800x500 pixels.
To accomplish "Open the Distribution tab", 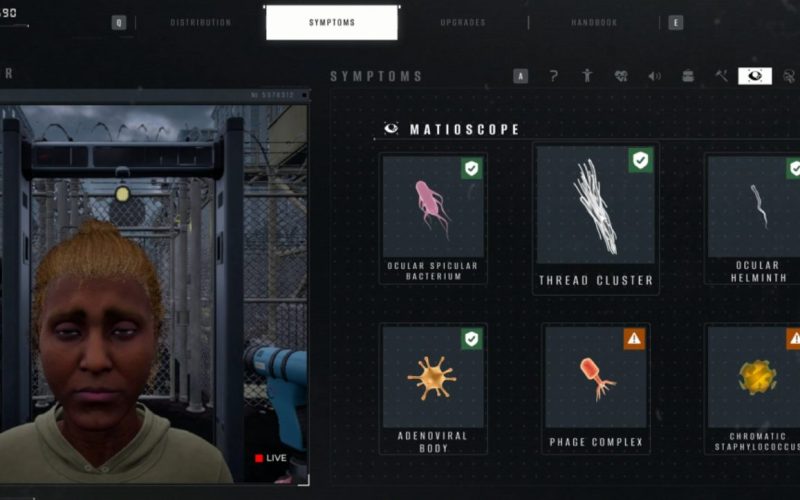I will coord(200,22).
